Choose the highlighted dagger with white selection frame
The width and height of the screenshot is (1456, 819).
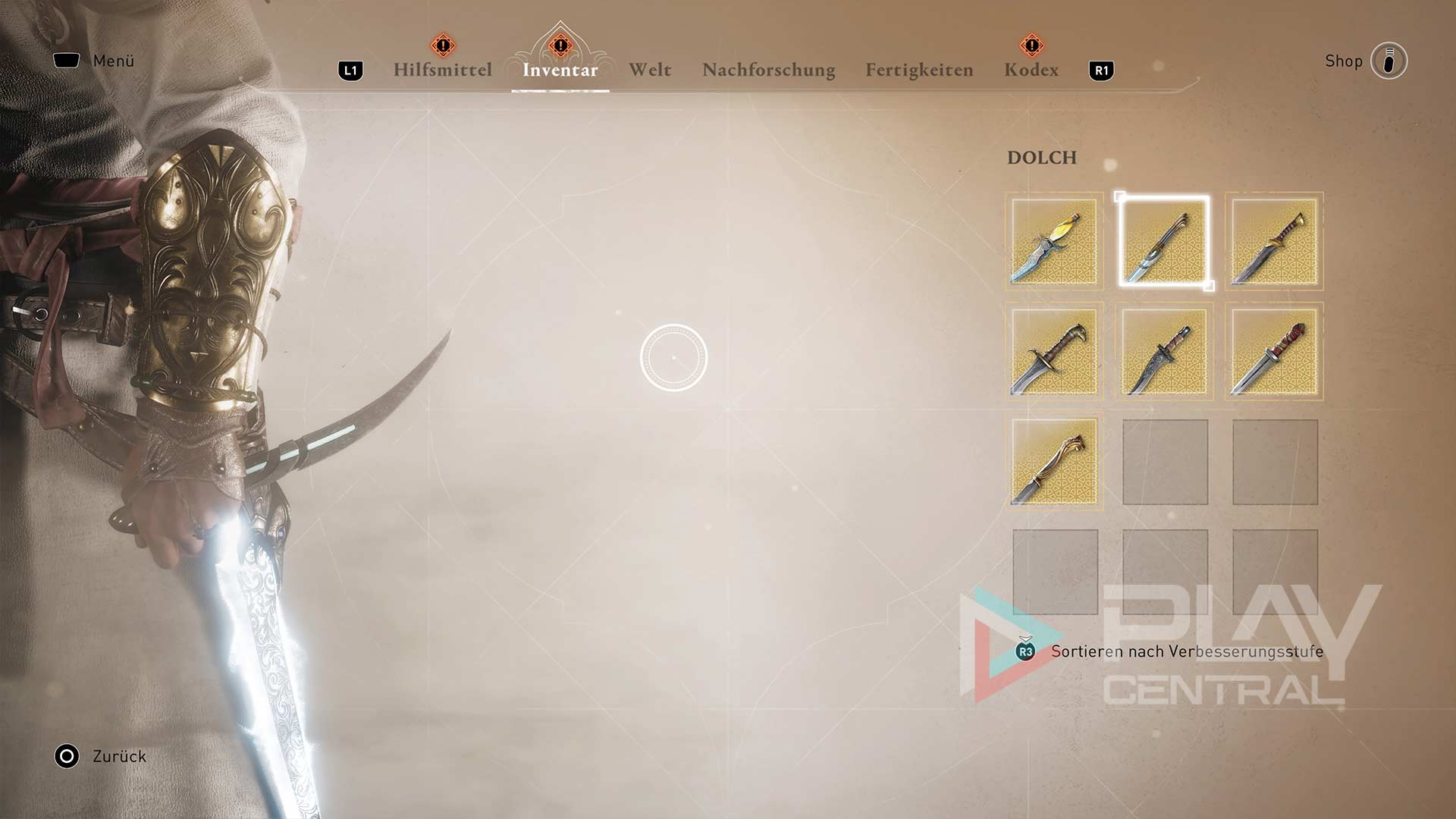(1164, 242)
